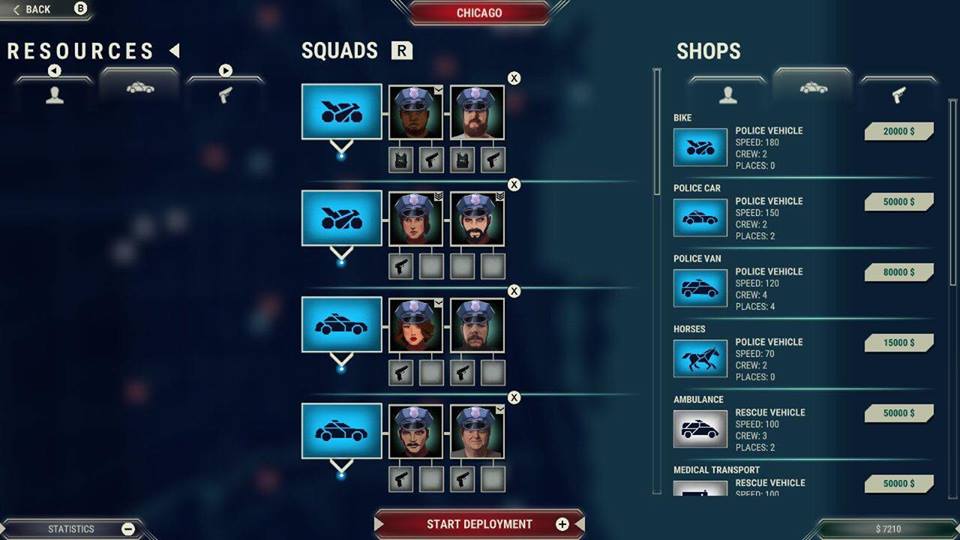Screen dimensions: 960x540
Task: Choose the Police Van icon in shop
Action: 700,288
